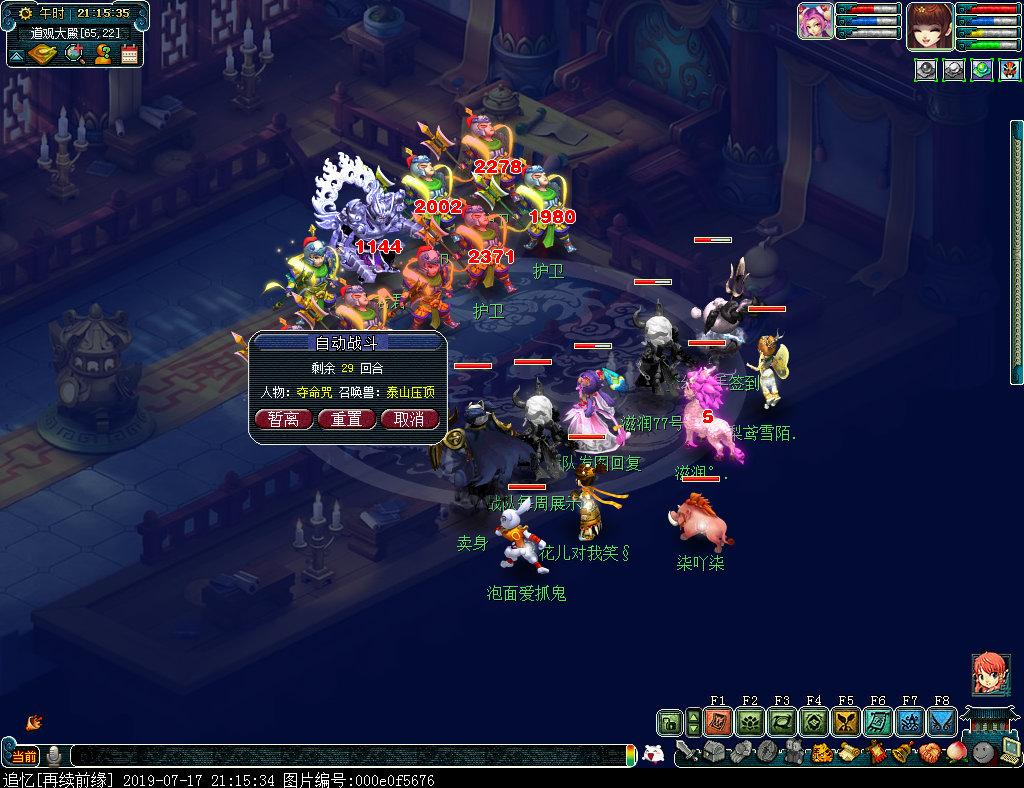This screenshot has width=1024, height=788.
Task: Trigger the F8 blue wings skill
Action: [942, 722]
